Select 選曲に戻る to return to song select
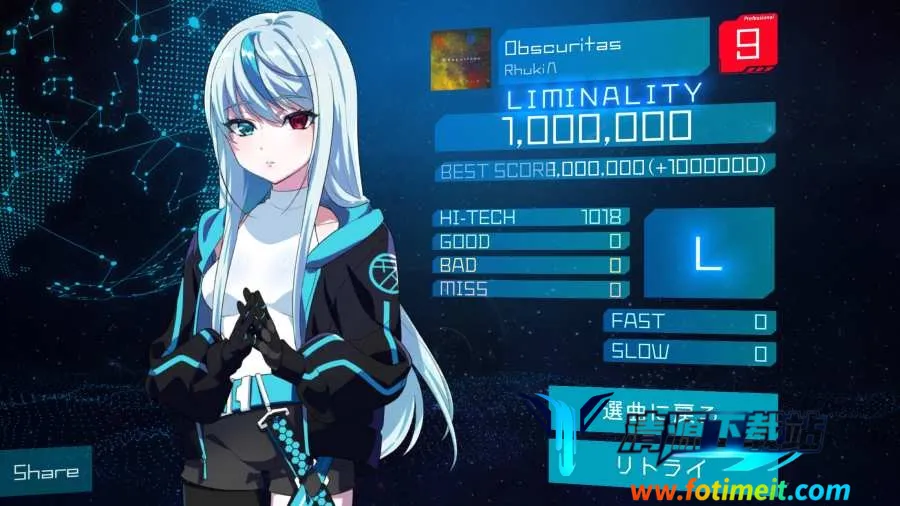Image resolution: width=900 pixels, height=506 pixels. [650, 409]
